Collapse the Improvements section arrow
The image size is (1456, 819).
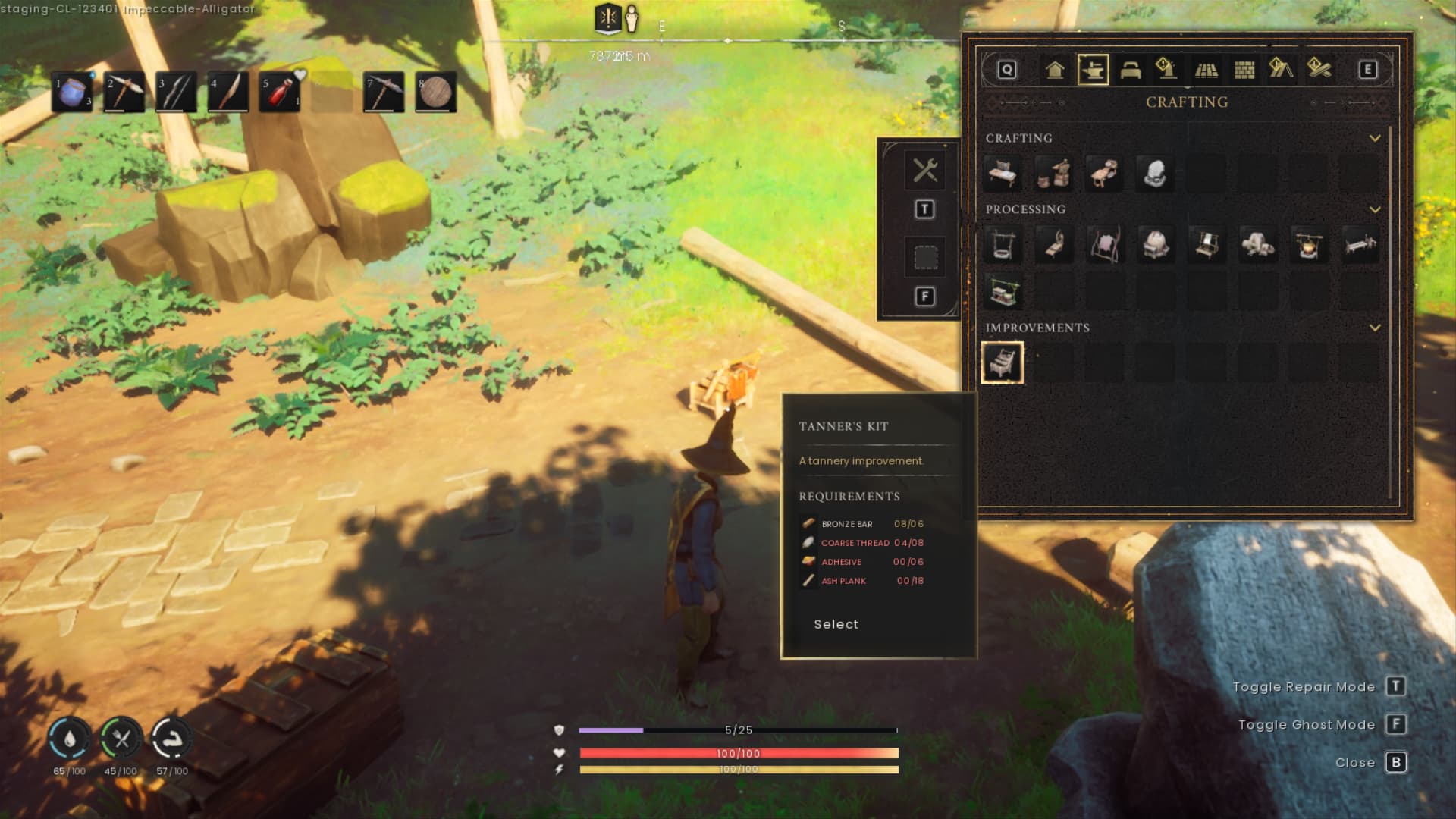point(1375,328)
